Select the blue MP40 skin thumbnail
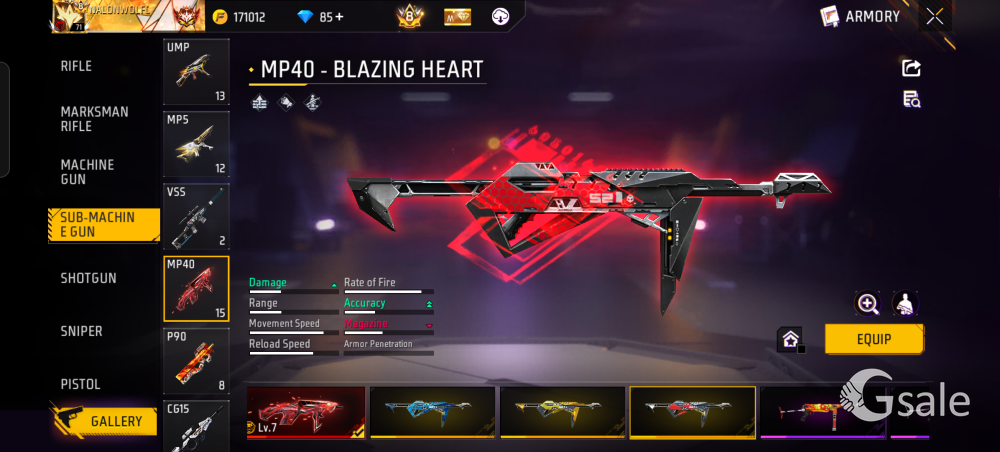 (x=432, y=411)
